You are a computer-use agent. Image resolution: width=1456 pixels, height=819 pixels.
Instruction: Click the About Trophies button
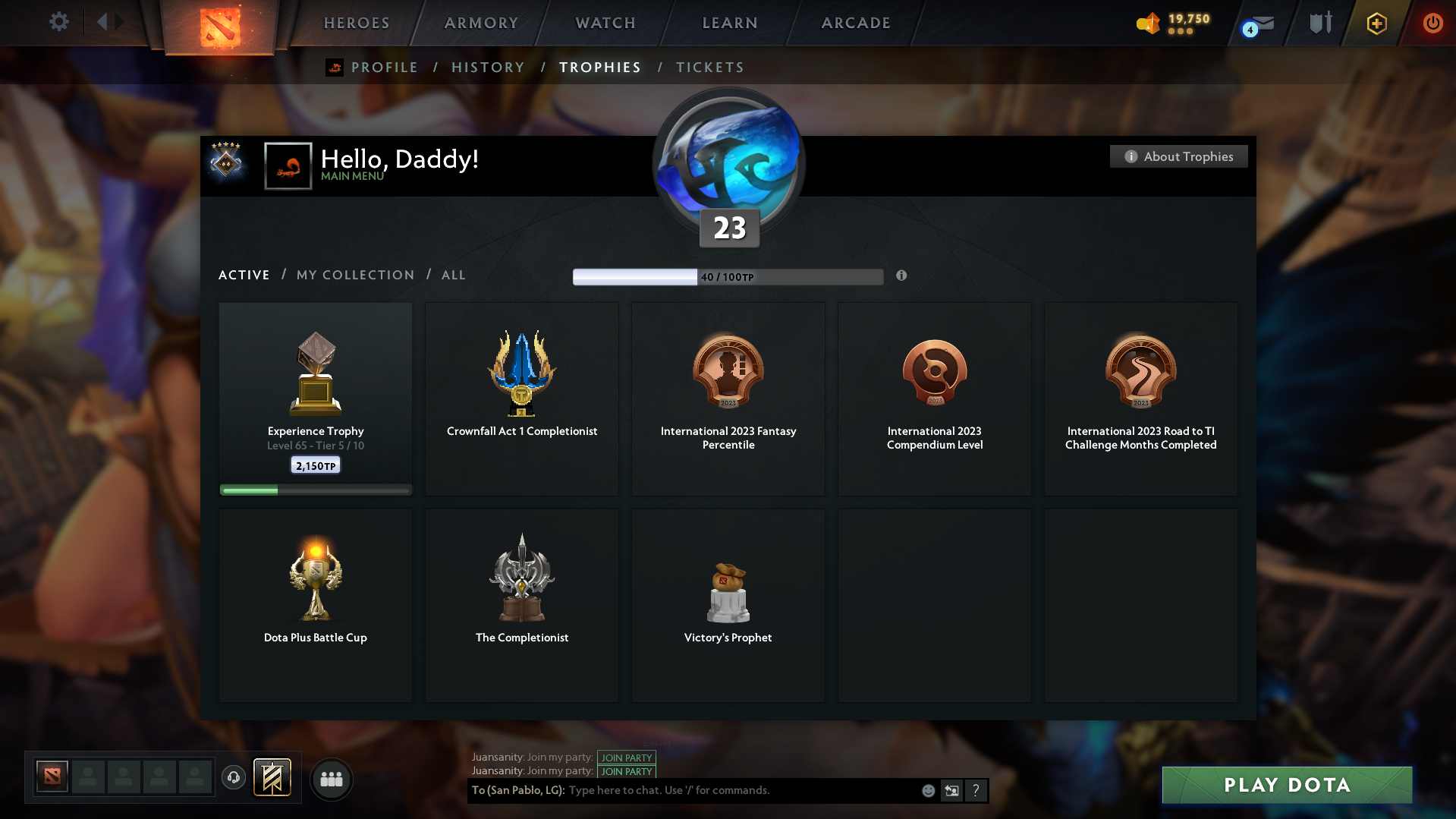[x=1178, y=156]
